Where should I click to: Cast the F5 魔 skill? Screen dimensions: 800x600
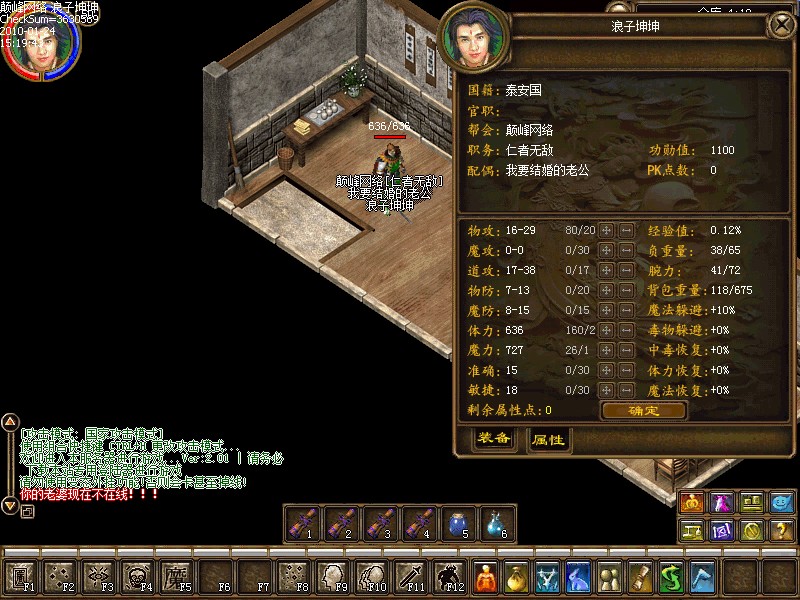tap(177, 577)
